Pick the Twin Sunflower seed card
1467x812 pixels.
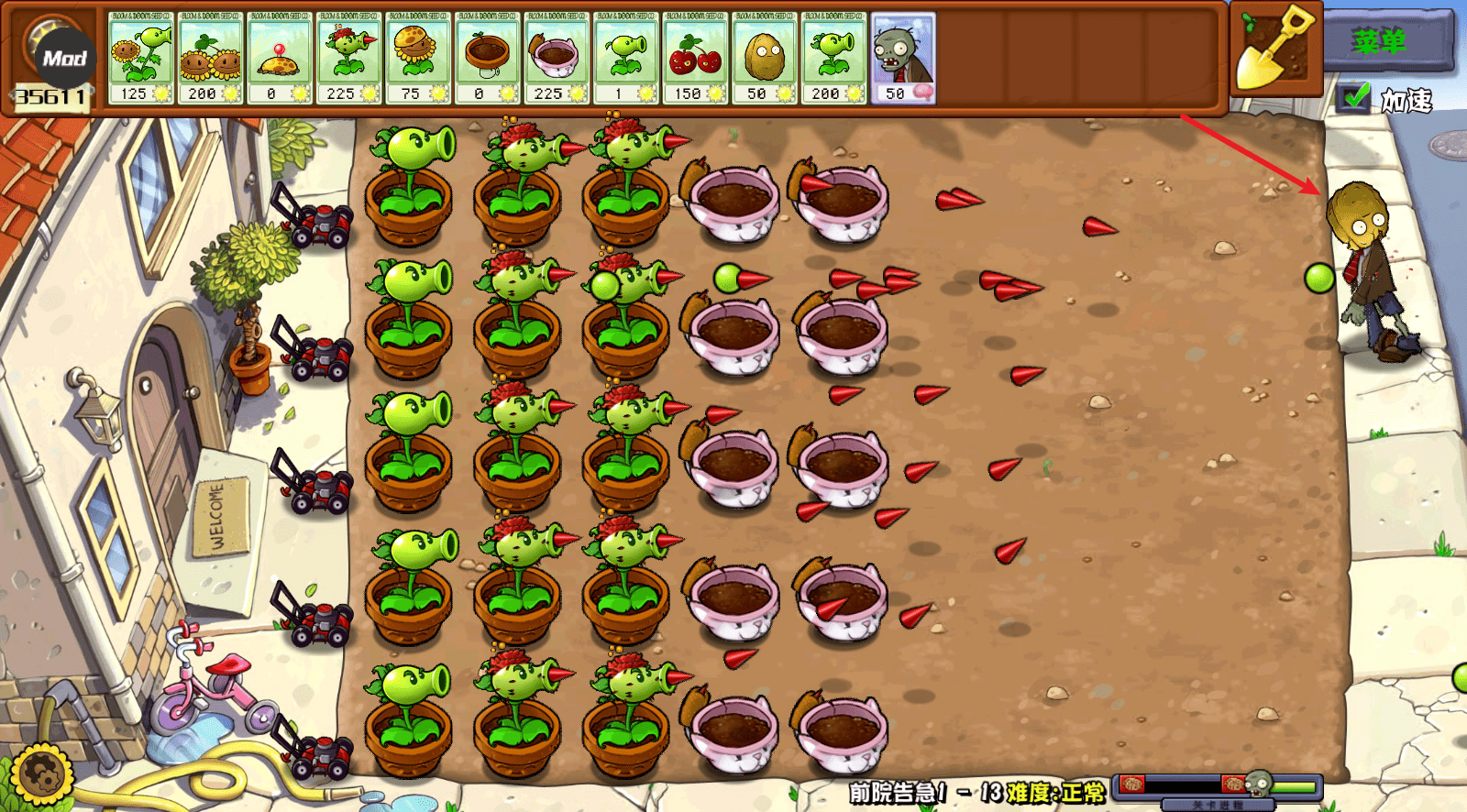(x=211, y=58)
